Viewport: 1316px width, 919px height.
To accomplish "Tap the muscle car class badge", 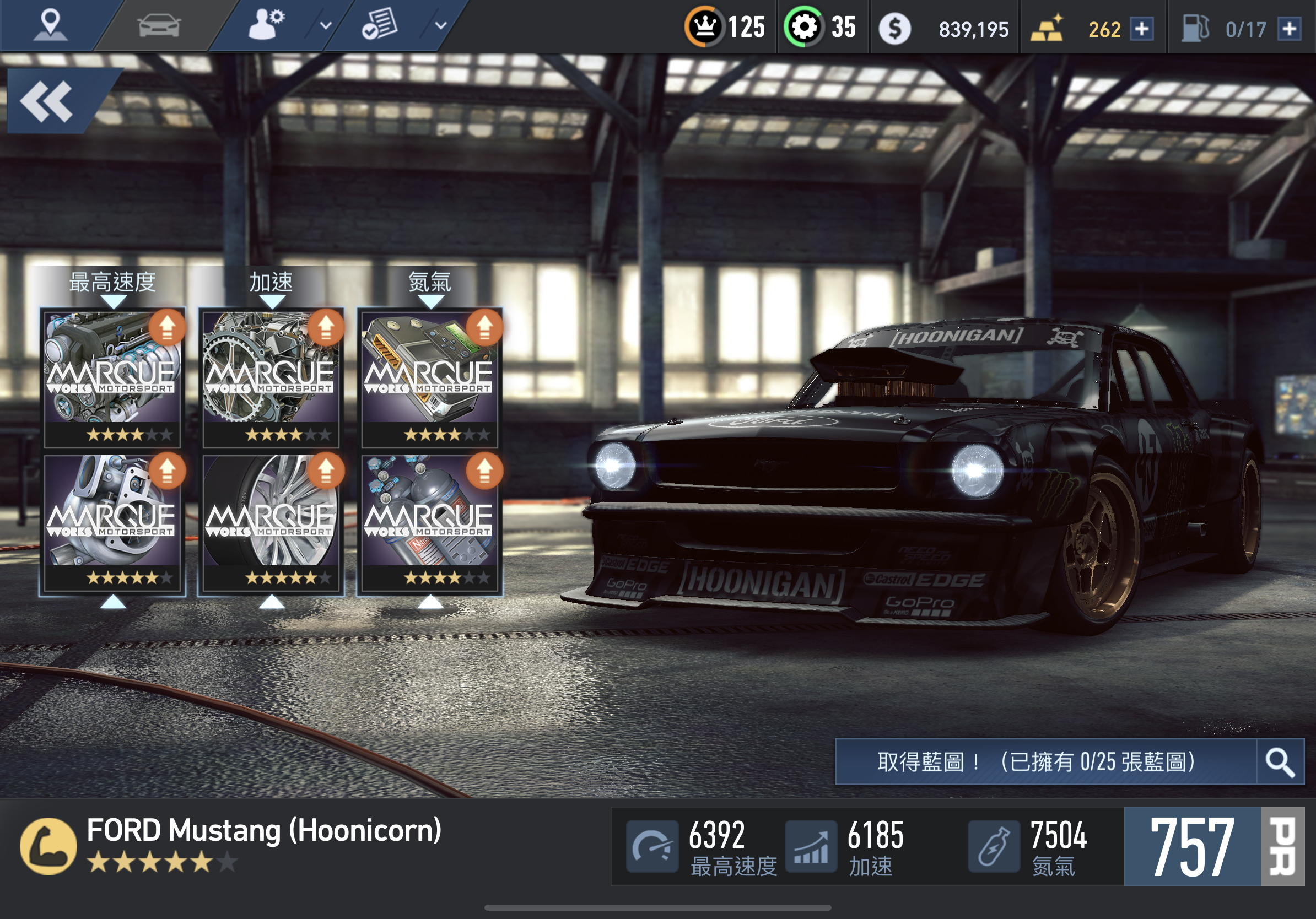I will point(48,846).
